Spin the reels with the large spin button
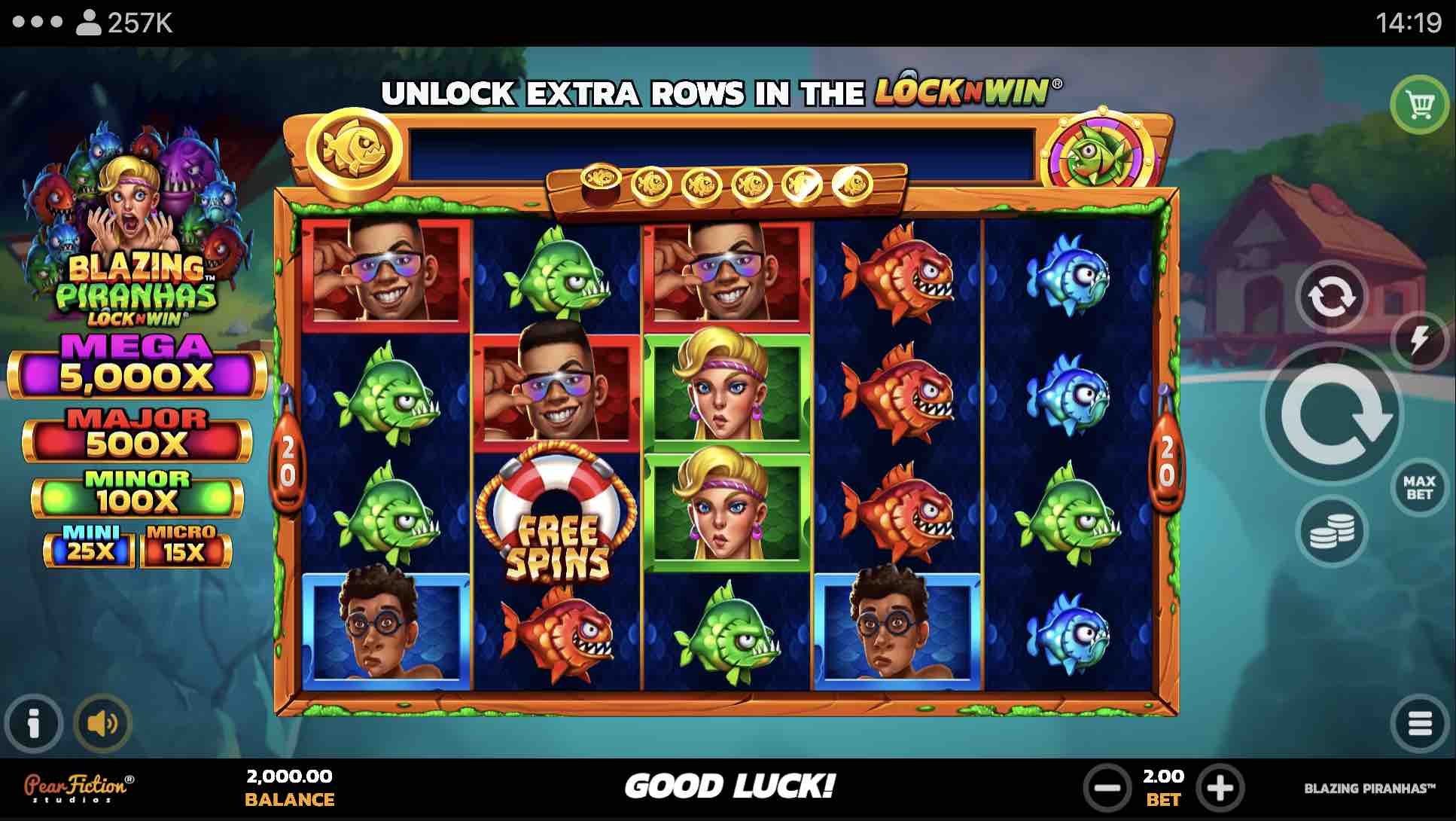Viewport: 1456px width, 821px height. [x=1331, y=414]
